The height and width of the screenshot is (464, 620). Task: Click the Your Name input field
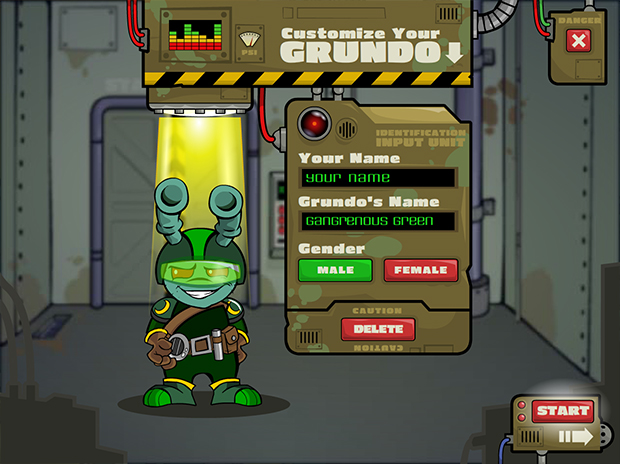pos(378,178)
